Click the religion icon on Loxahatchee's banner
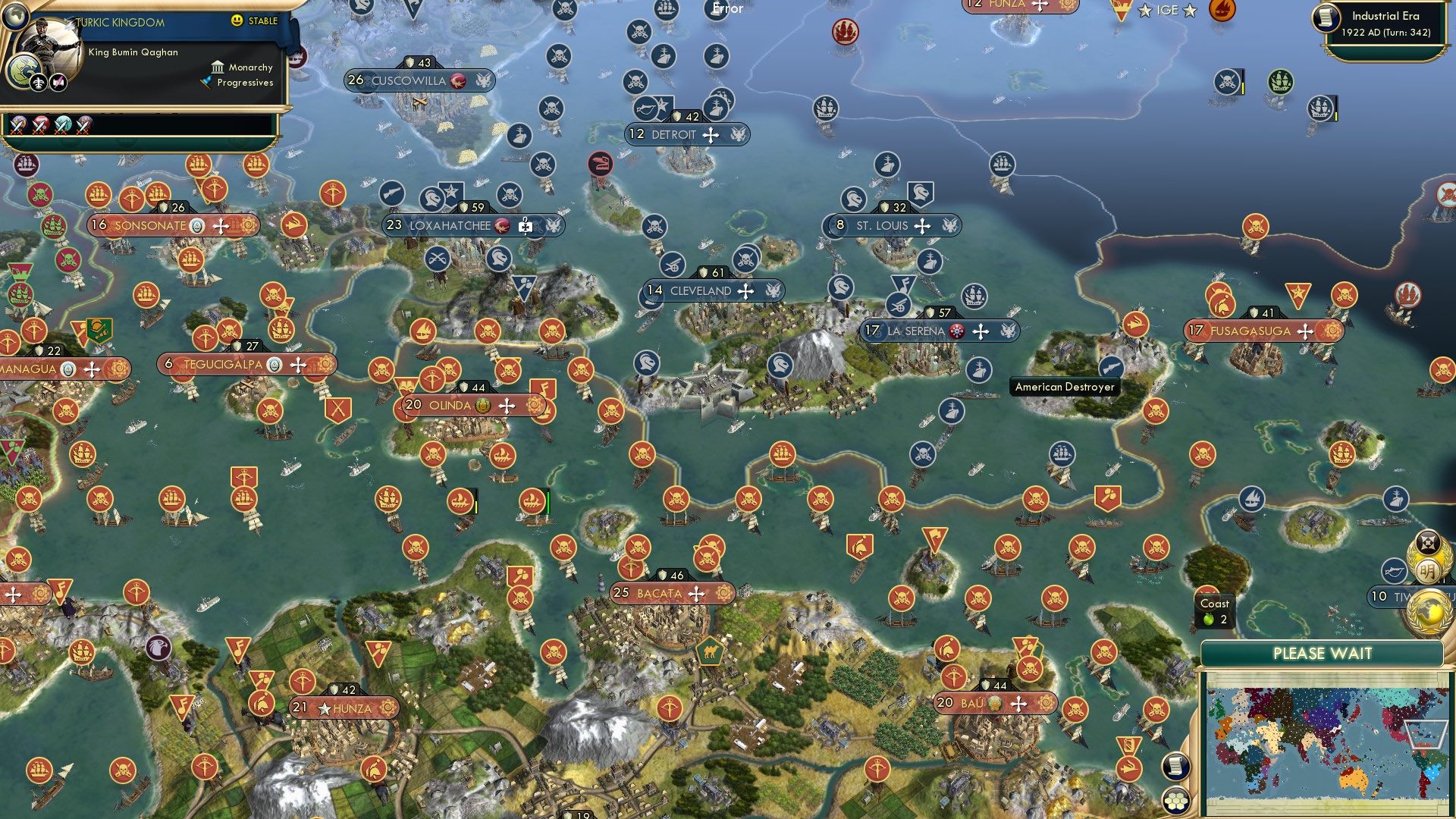Viewport: 1456px width, 819px height. pos(500,226)
